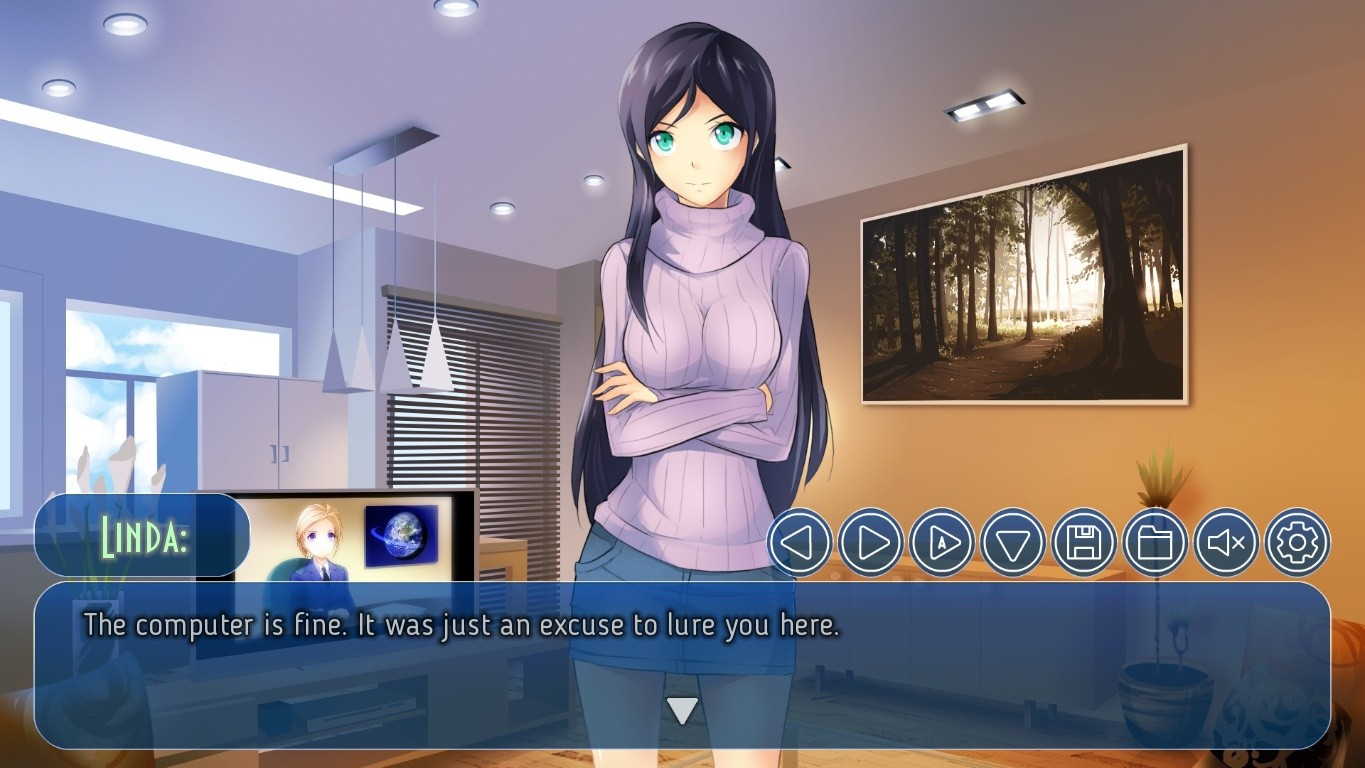The width and height of the screenshot is (1365, 768).
Task: Open the load menu via folder icon
Action: coord(1155,542)
